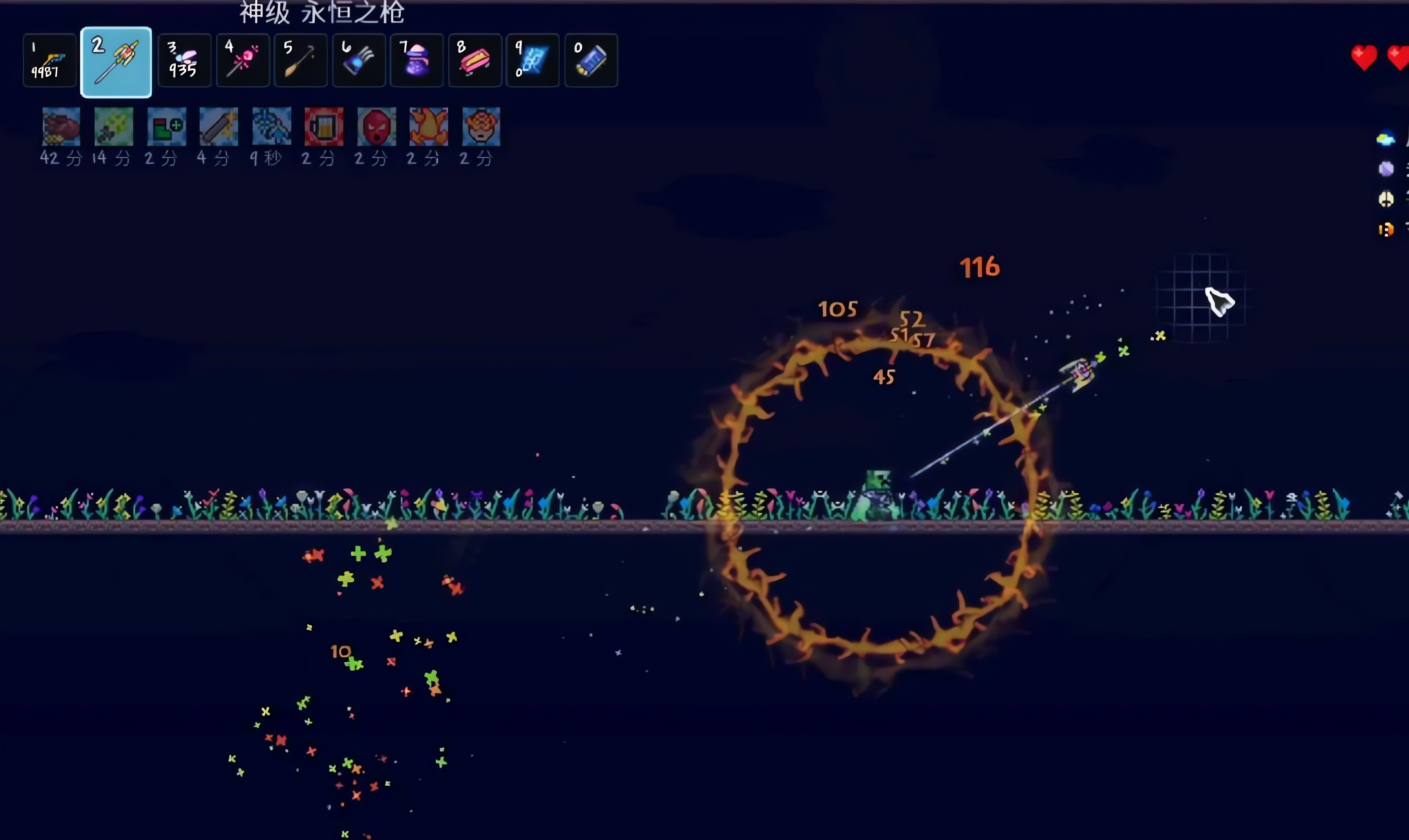
Task: Click the green leaf buff icon
Action: pyautogui.click(x=114, y=127)
